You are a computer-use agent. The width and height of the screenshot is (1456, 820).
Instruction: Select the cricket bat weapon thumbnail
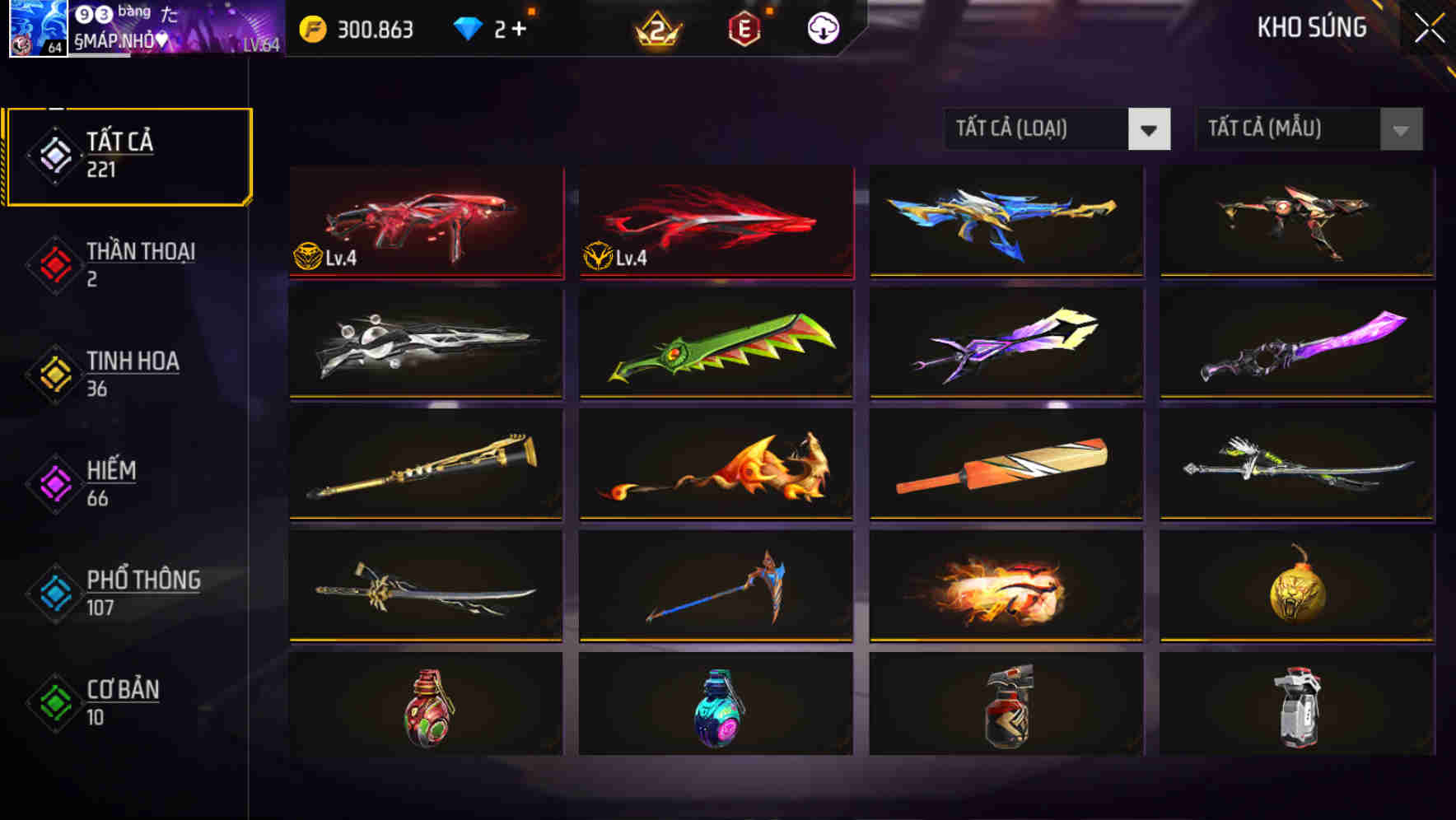(1005, 466)
